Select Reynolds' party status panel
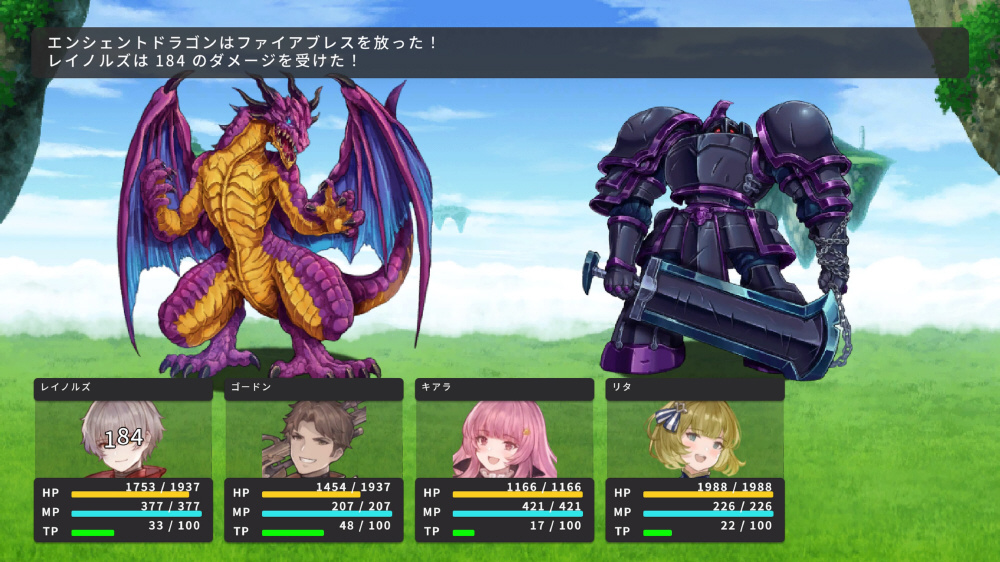Viewport: 1000px width, 562px height. pyautogui.click(x=123, y=460)
